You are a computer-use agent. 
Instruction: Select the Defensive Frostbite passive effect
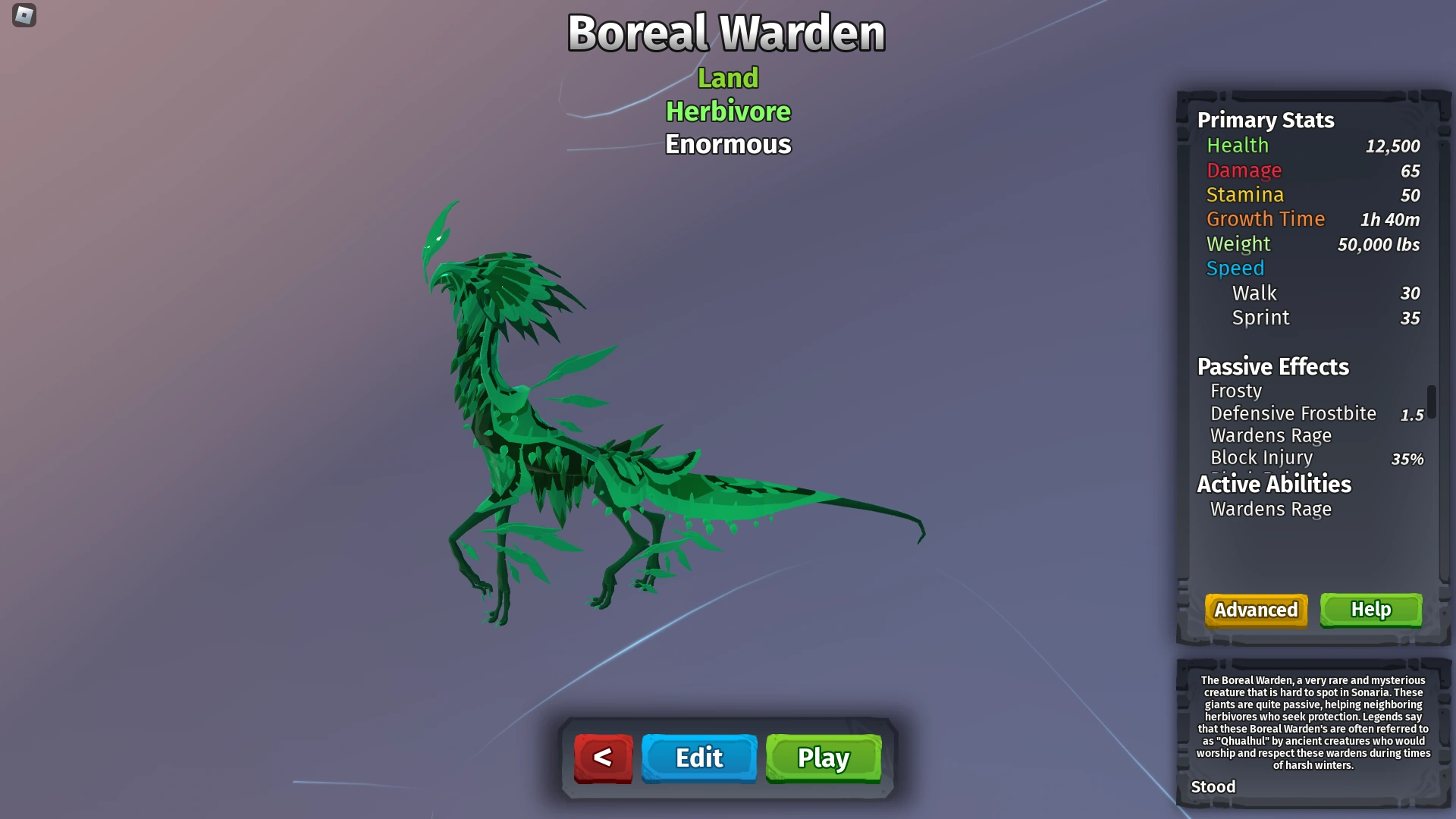[1293, 414]
